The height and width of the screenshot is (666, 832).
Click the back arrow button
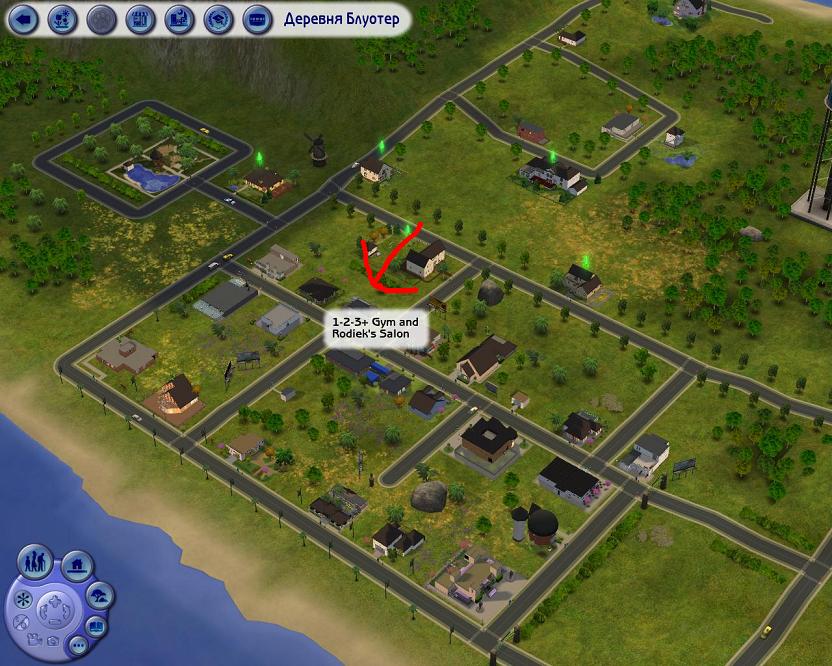(24, 18)
